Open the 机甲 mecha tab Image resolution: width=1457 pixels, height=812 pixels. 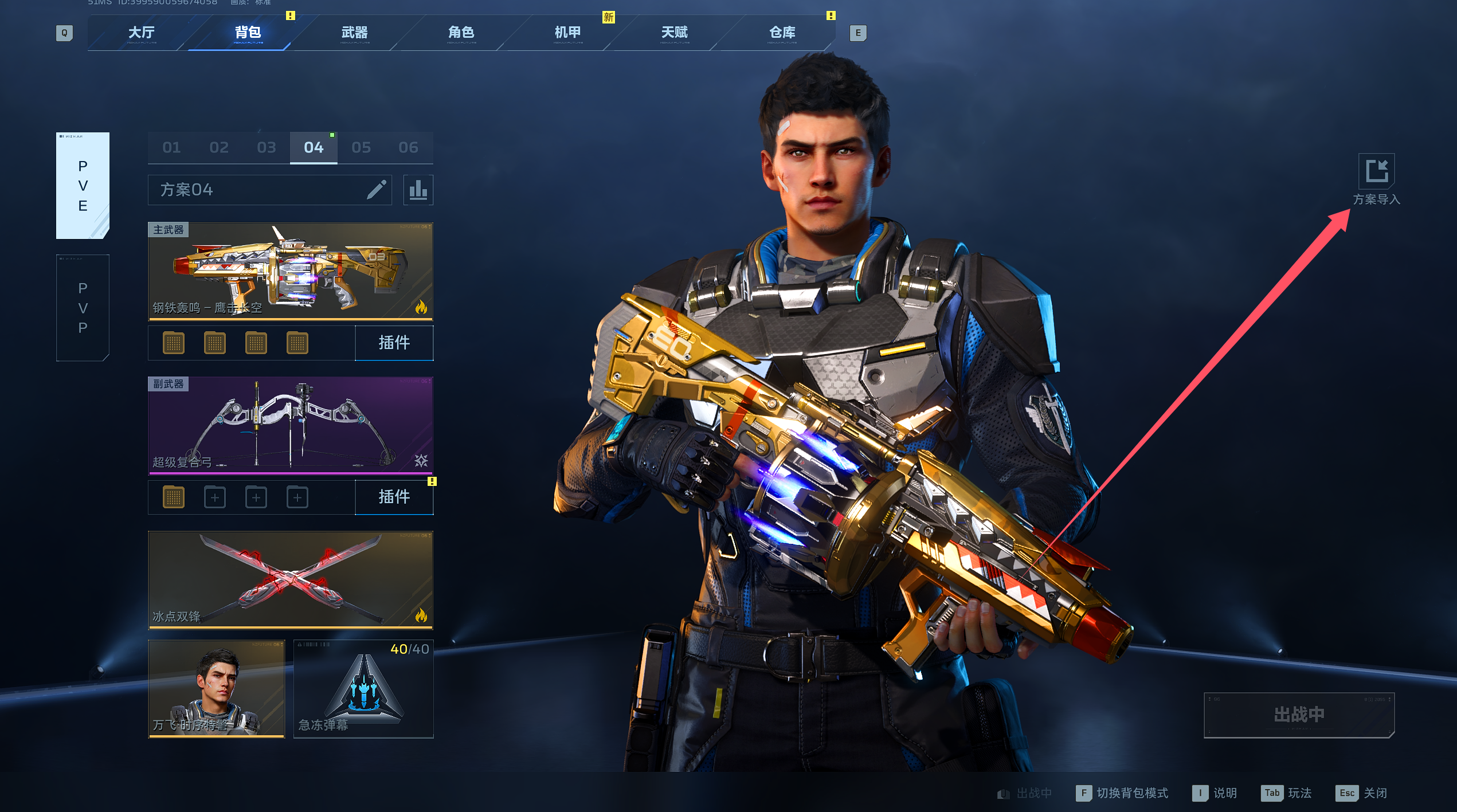coord(567,33)
